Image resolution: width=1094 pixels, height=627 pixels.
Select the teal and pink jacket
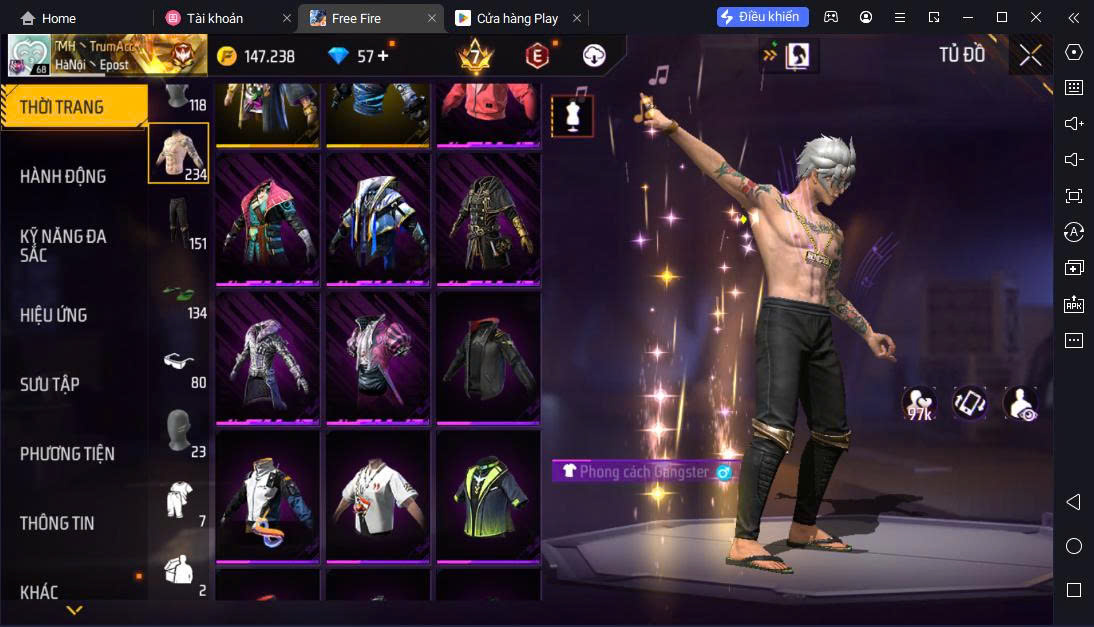click(267, 217)
